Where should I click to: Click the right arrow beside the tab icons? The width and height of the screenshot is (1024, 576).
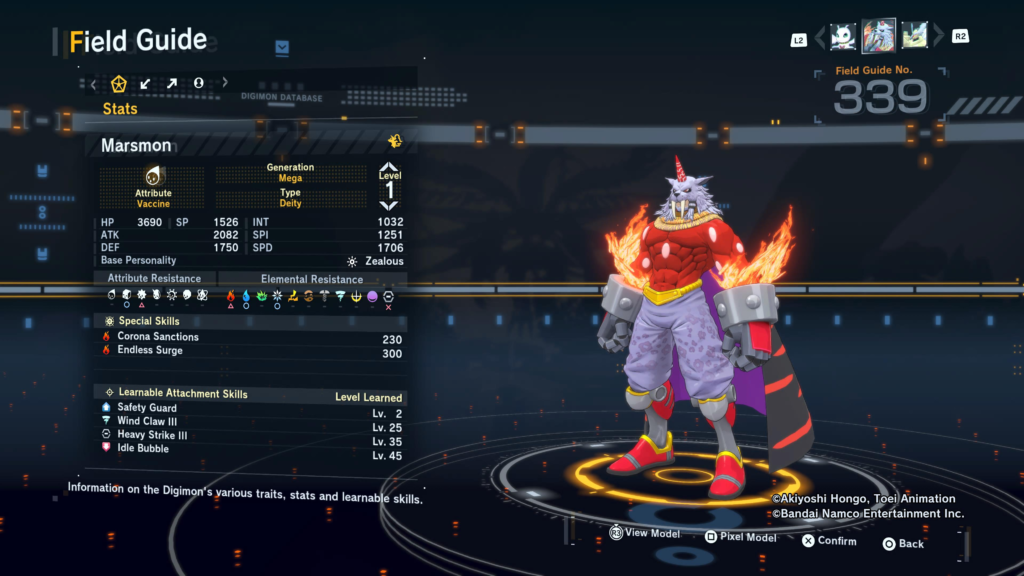pos(225,83)
